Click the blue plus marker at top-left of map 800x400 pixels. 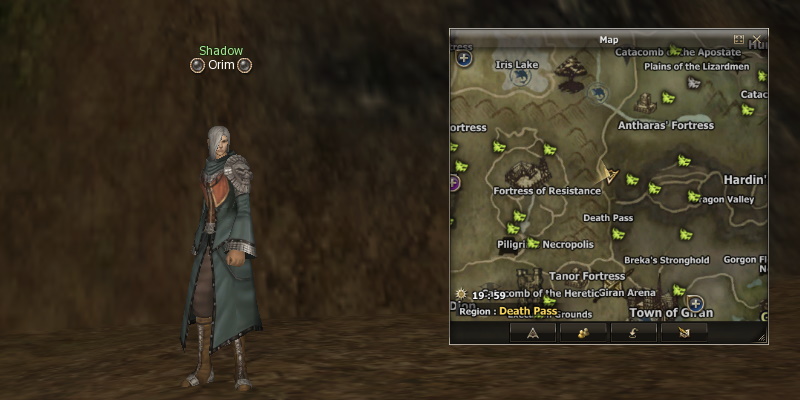pos(464,59)
